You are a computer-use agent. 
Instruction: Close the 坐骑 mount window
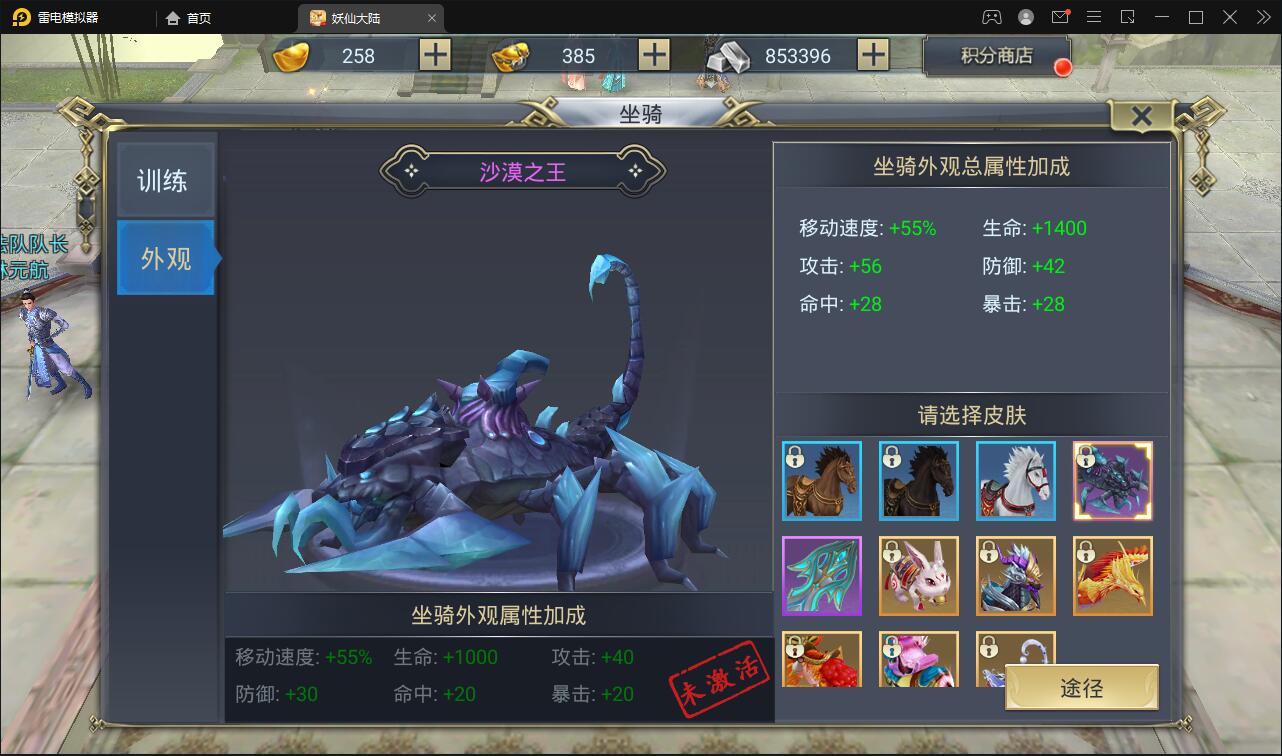pyautogui.click(x=1142, y=116)
